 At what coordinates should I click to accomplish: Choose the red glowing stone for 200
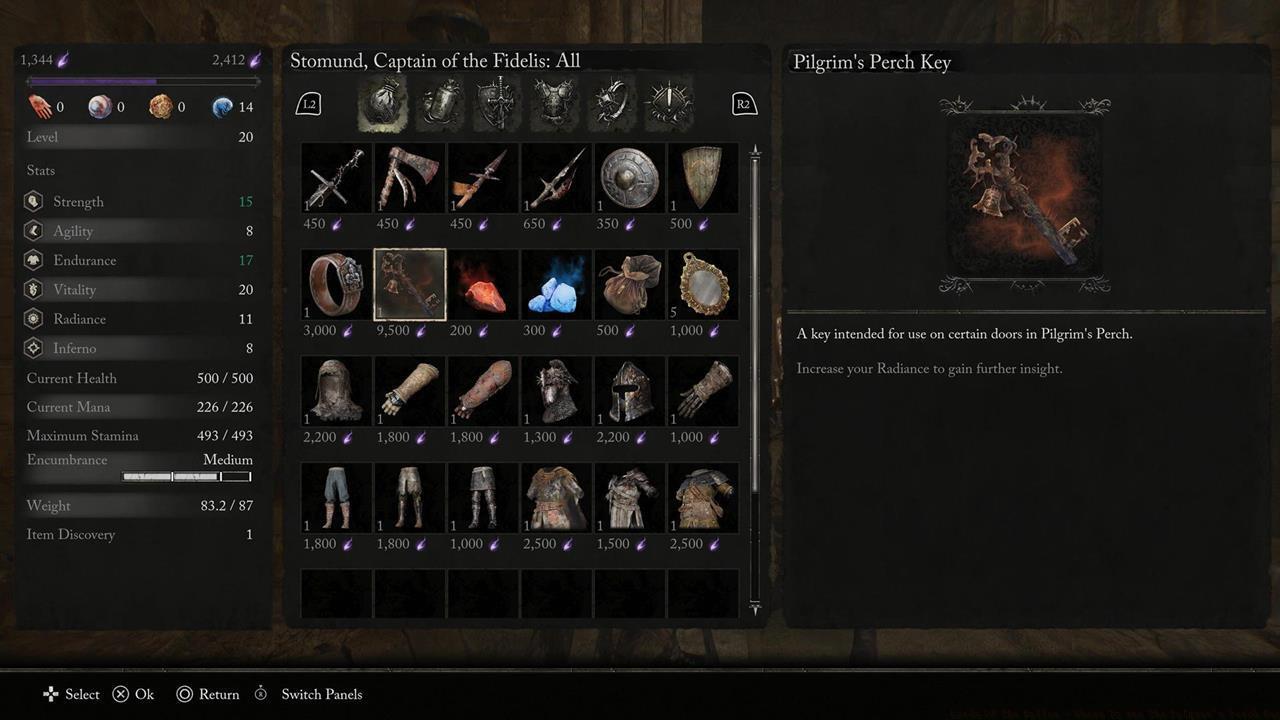[483, 285]
